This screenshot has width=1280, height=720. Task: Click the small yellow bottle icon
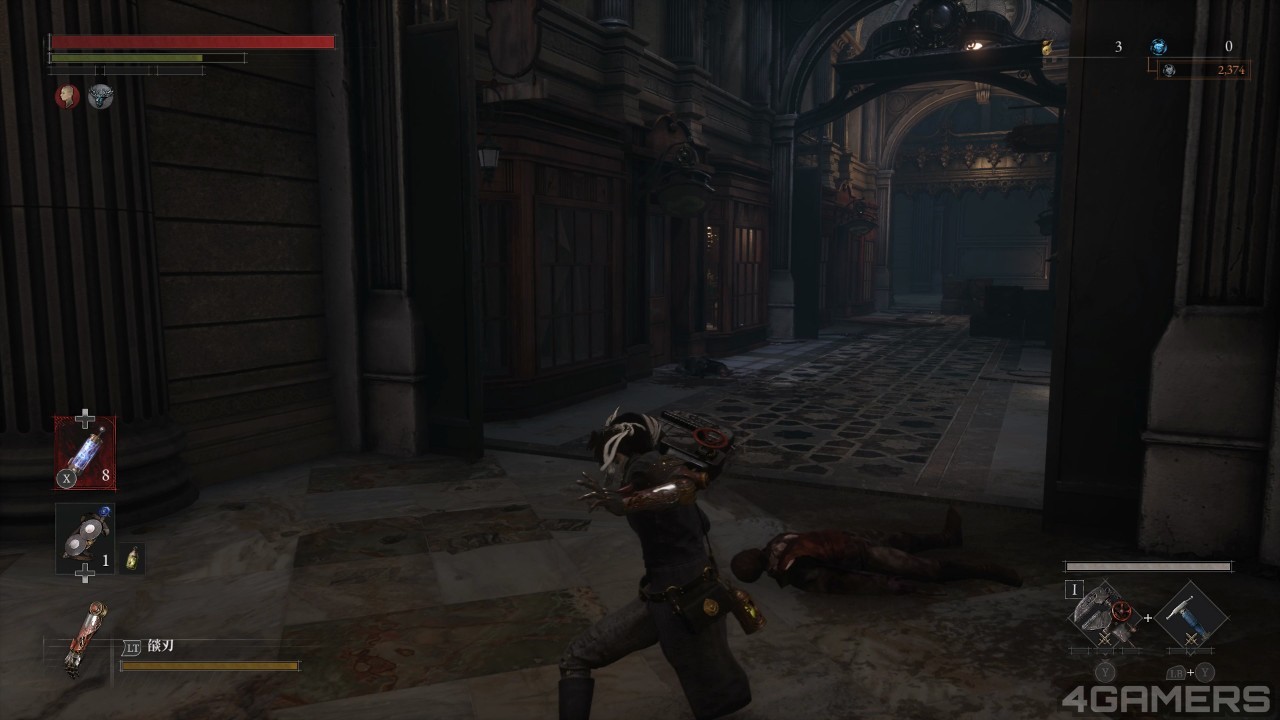132,559
